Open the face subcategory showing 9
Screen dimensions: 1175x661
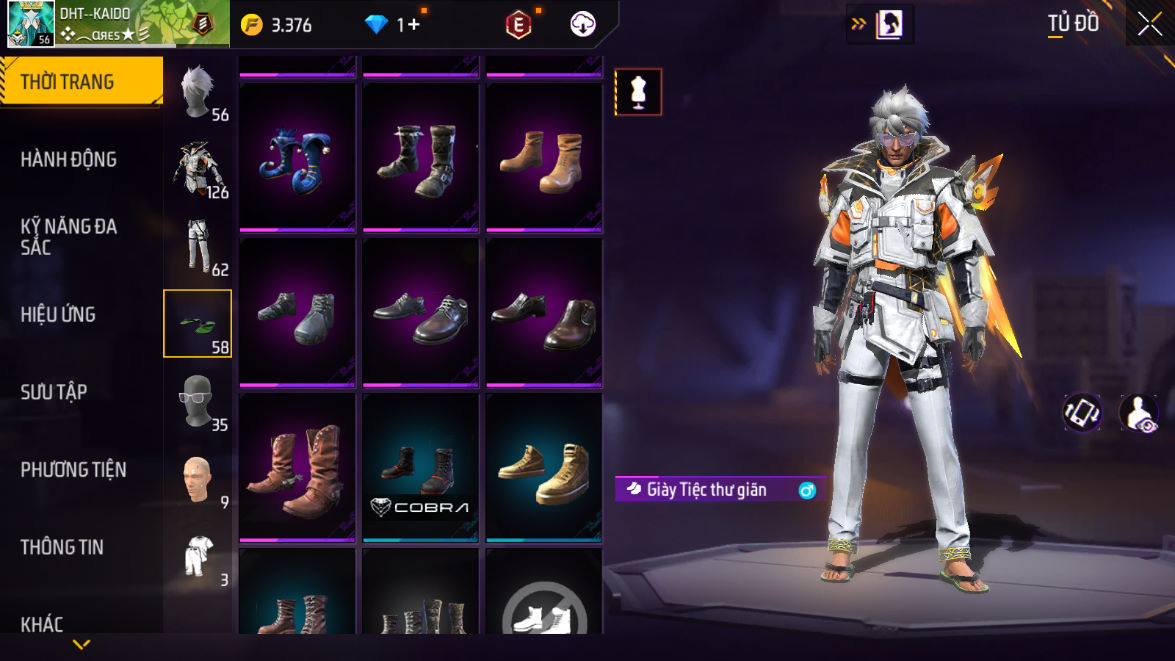199,479
